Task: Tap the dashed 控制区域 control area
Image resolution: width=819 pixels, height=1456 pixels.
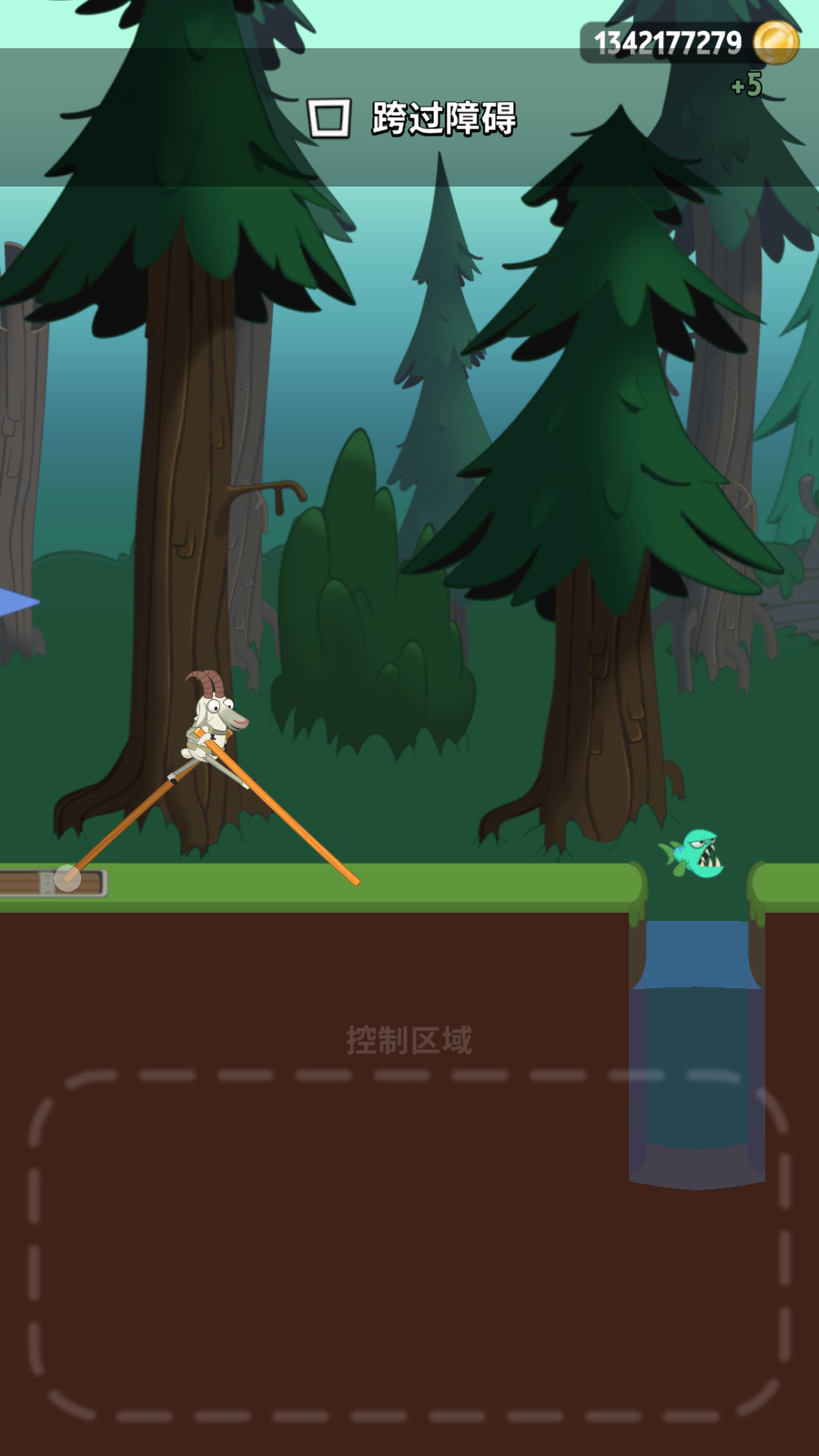Action: (x=409, y=1244)
